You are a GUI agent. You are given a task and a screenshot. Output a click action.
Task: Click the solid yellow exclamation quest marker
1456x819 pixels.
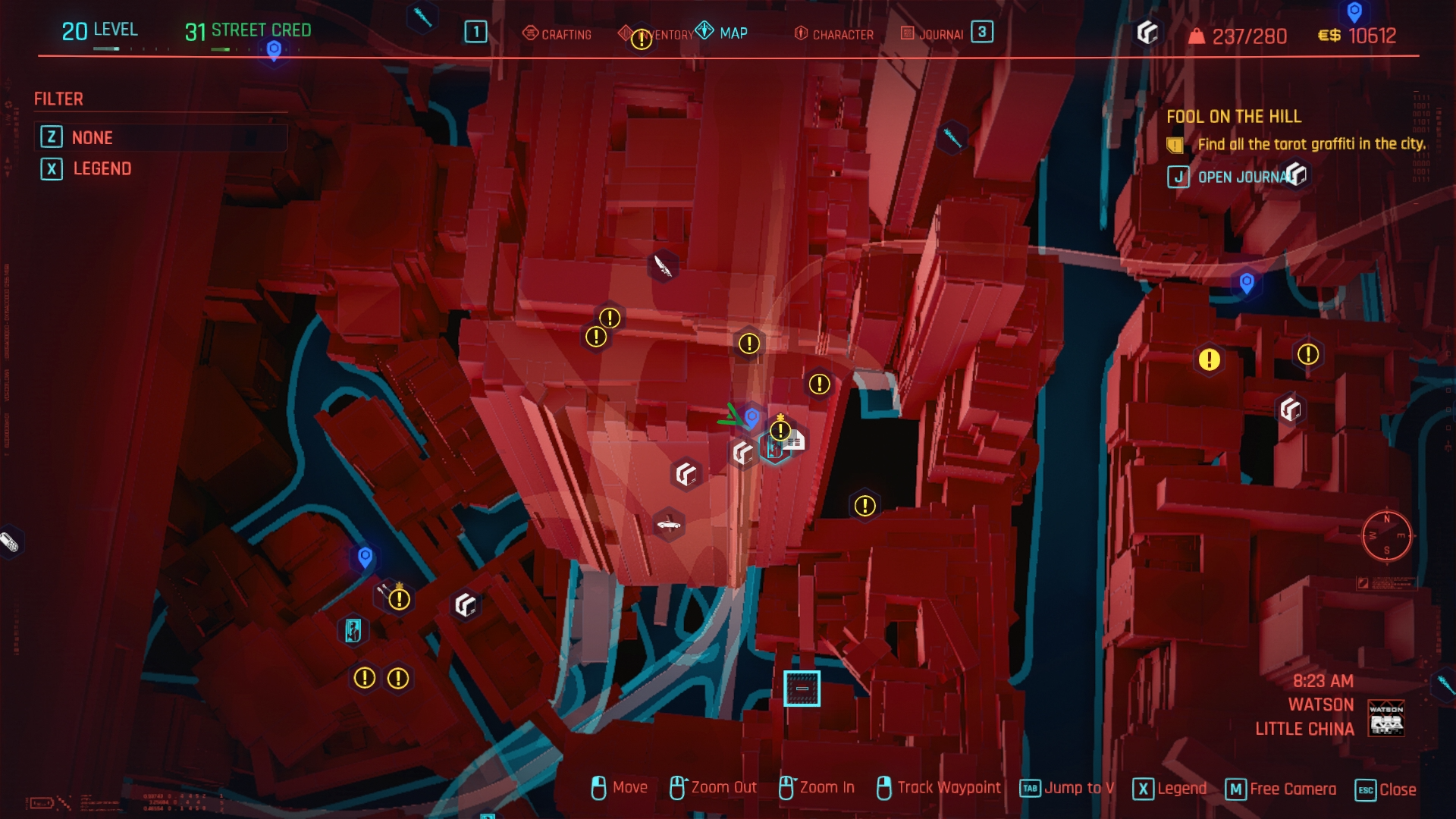(1209, 359)
